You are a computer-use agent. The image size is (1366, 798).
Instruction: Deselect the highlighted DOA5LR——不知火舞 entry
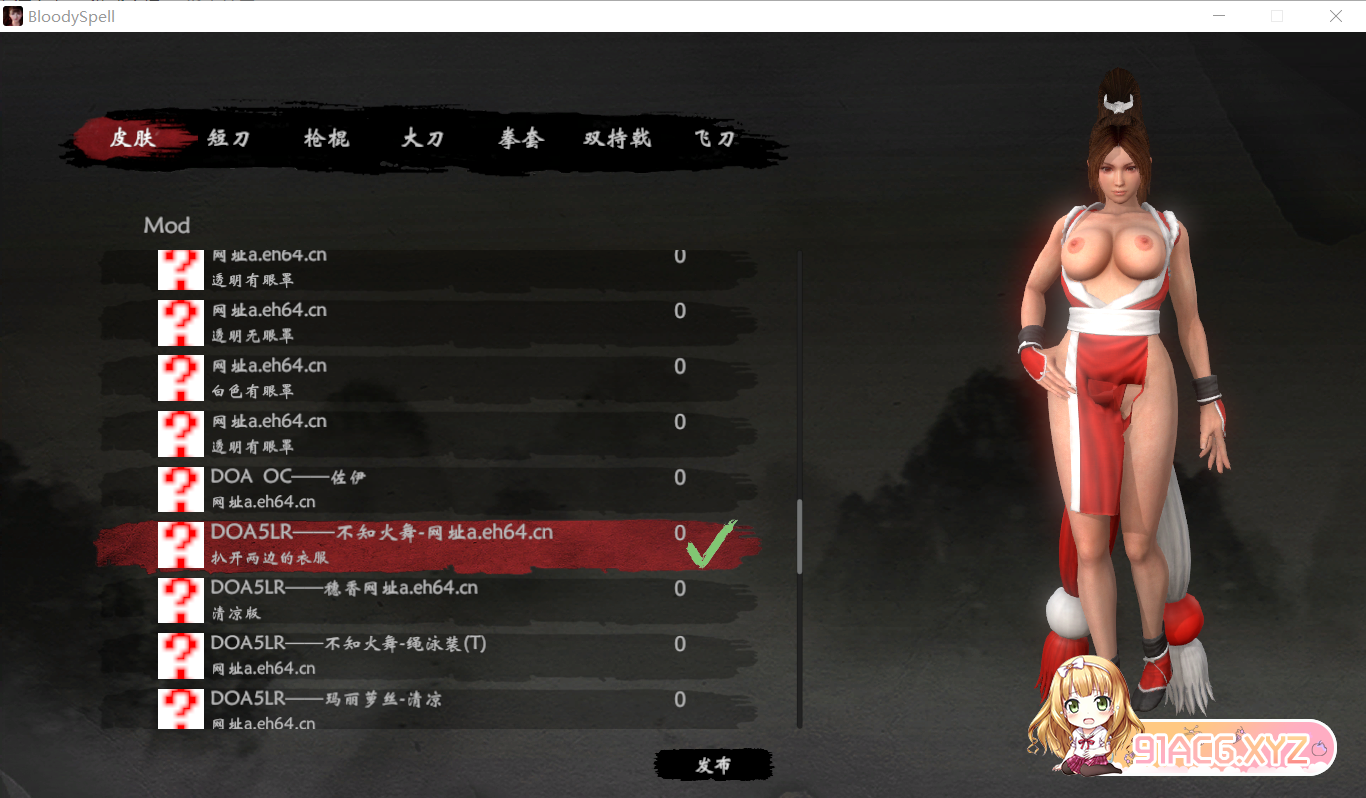point(400,544)
